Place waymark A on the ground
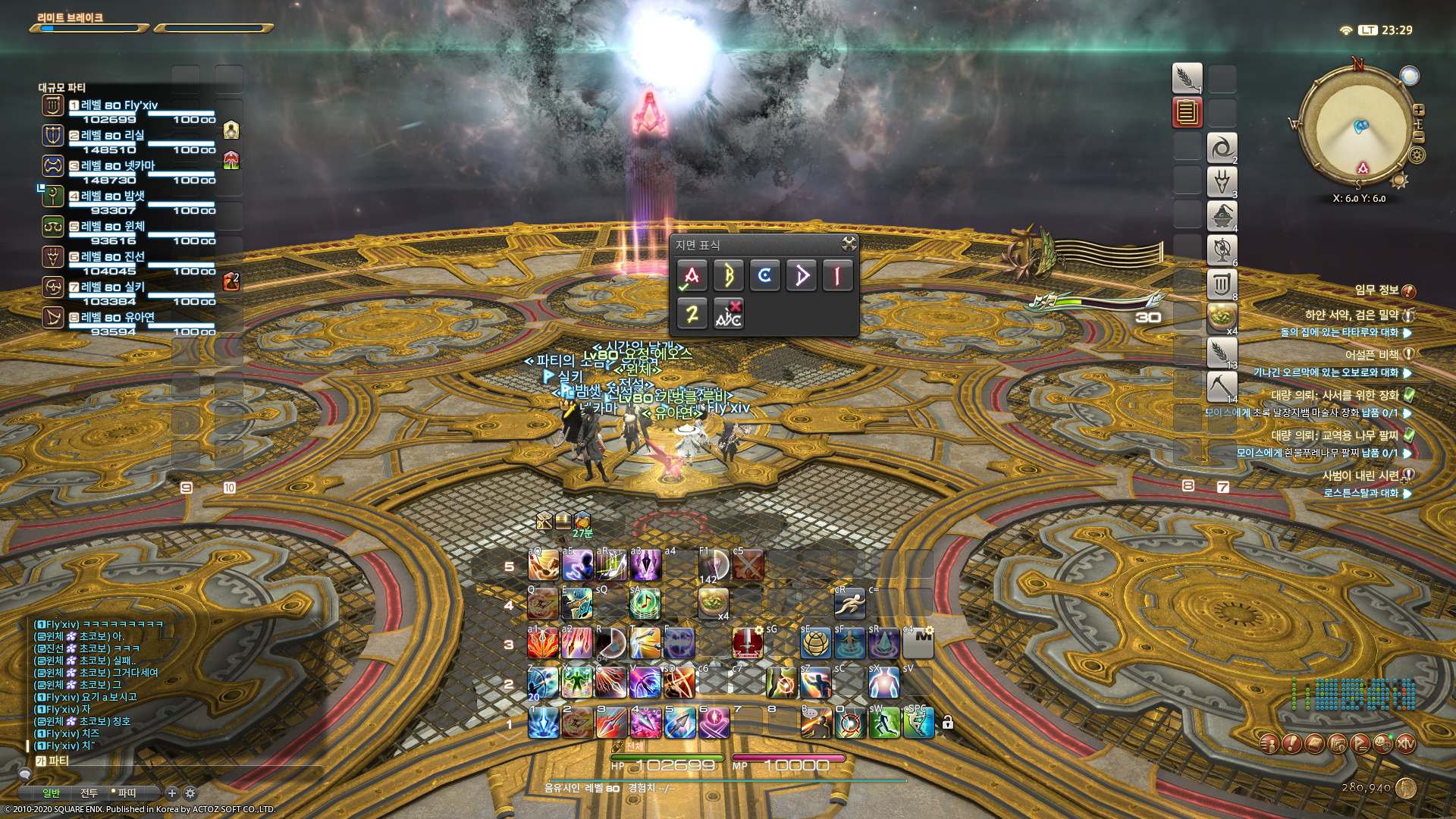 point(692,276)
